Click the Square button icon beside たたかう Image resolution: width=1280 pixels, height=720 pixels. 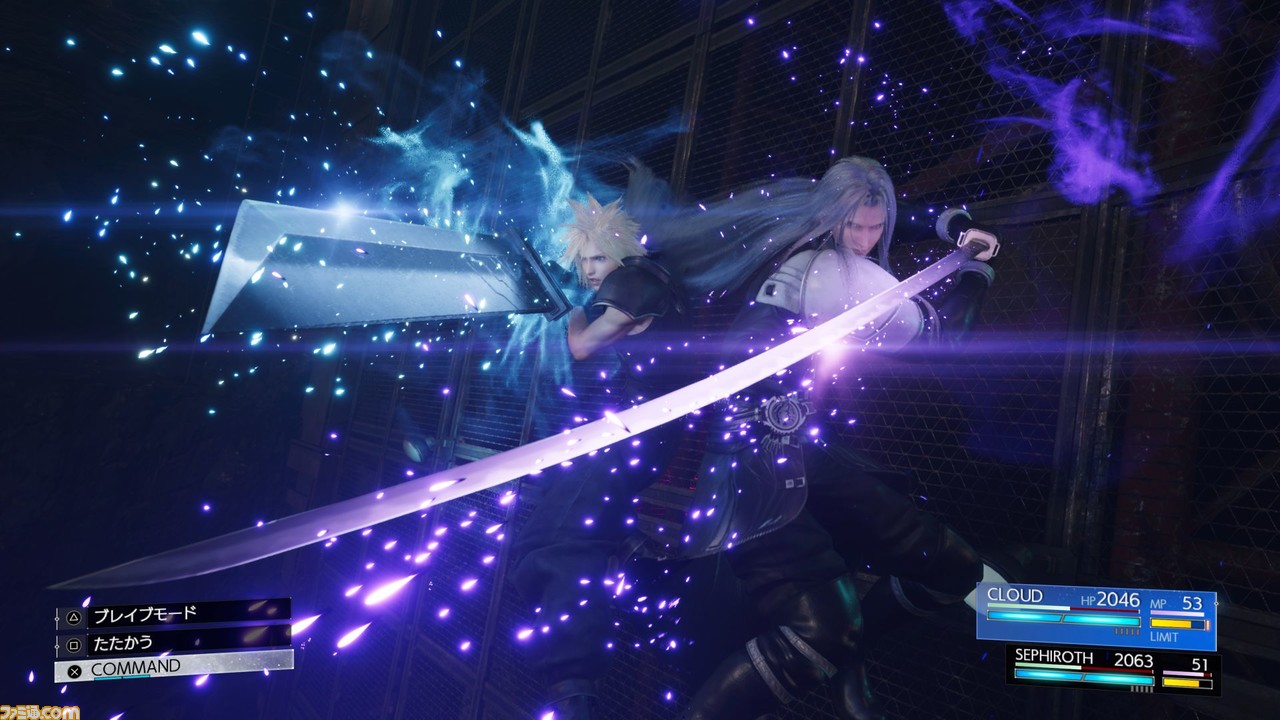tap(74, 642)
